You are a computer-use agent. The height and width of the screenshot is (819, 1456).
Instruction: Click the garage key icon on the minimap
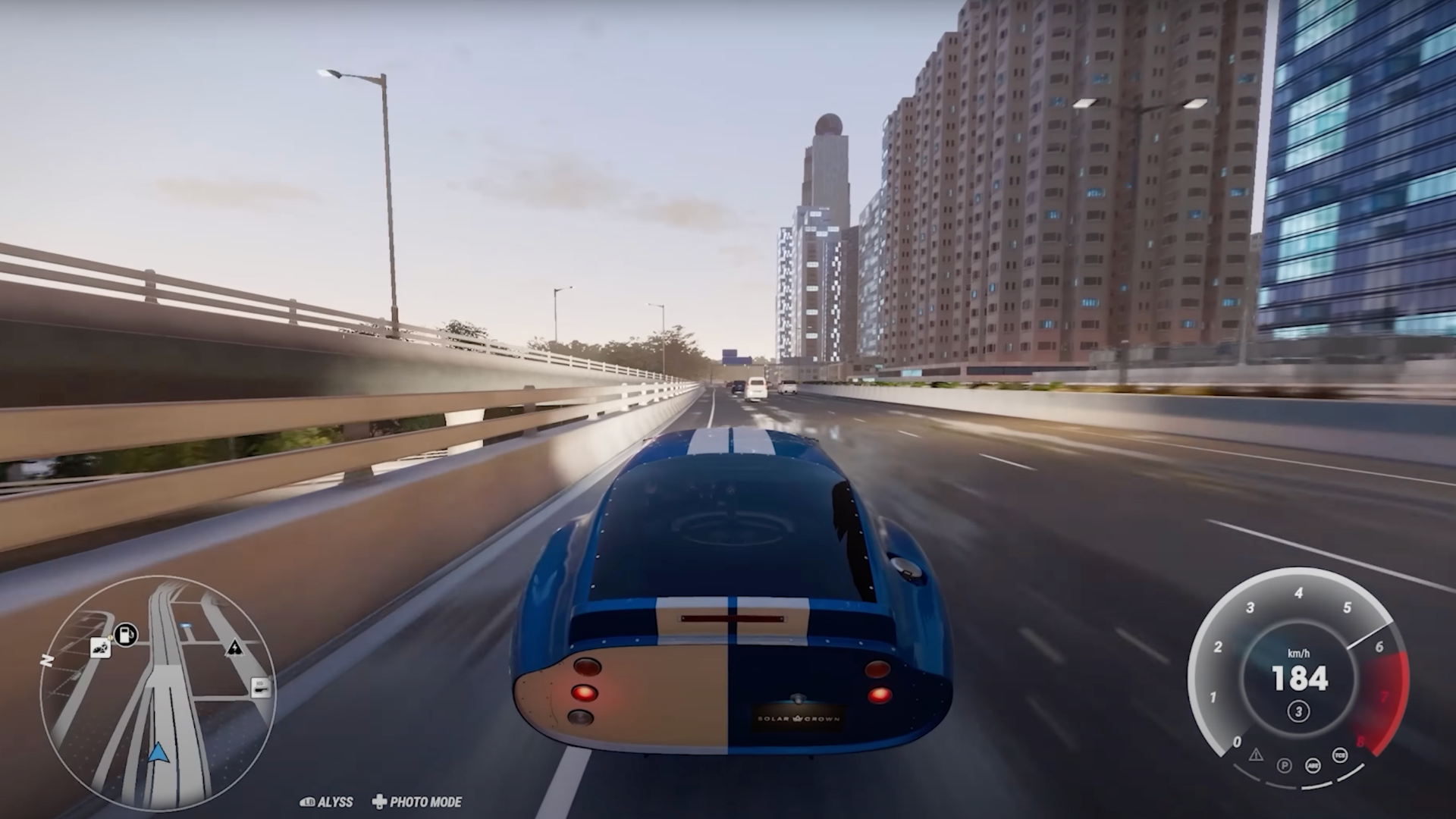tap(262, 688)
